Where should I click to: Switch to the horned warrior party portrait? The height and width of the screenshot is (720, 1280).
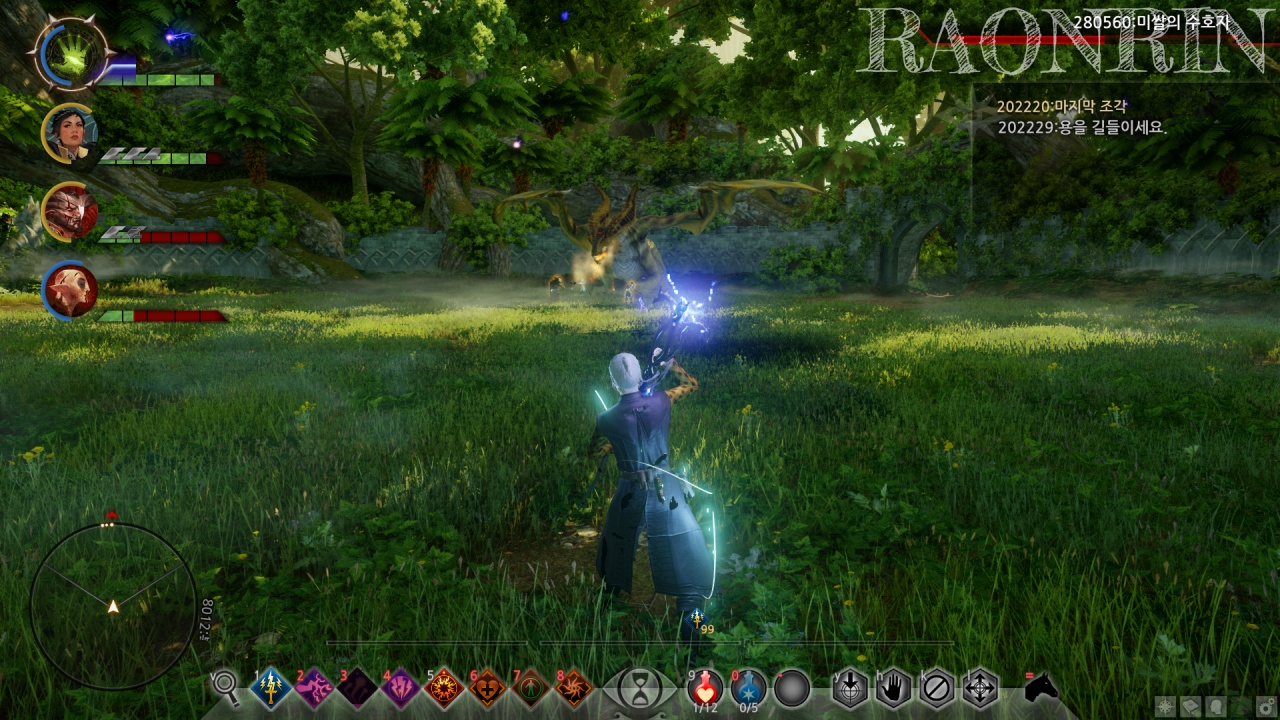tap(70, 211)
